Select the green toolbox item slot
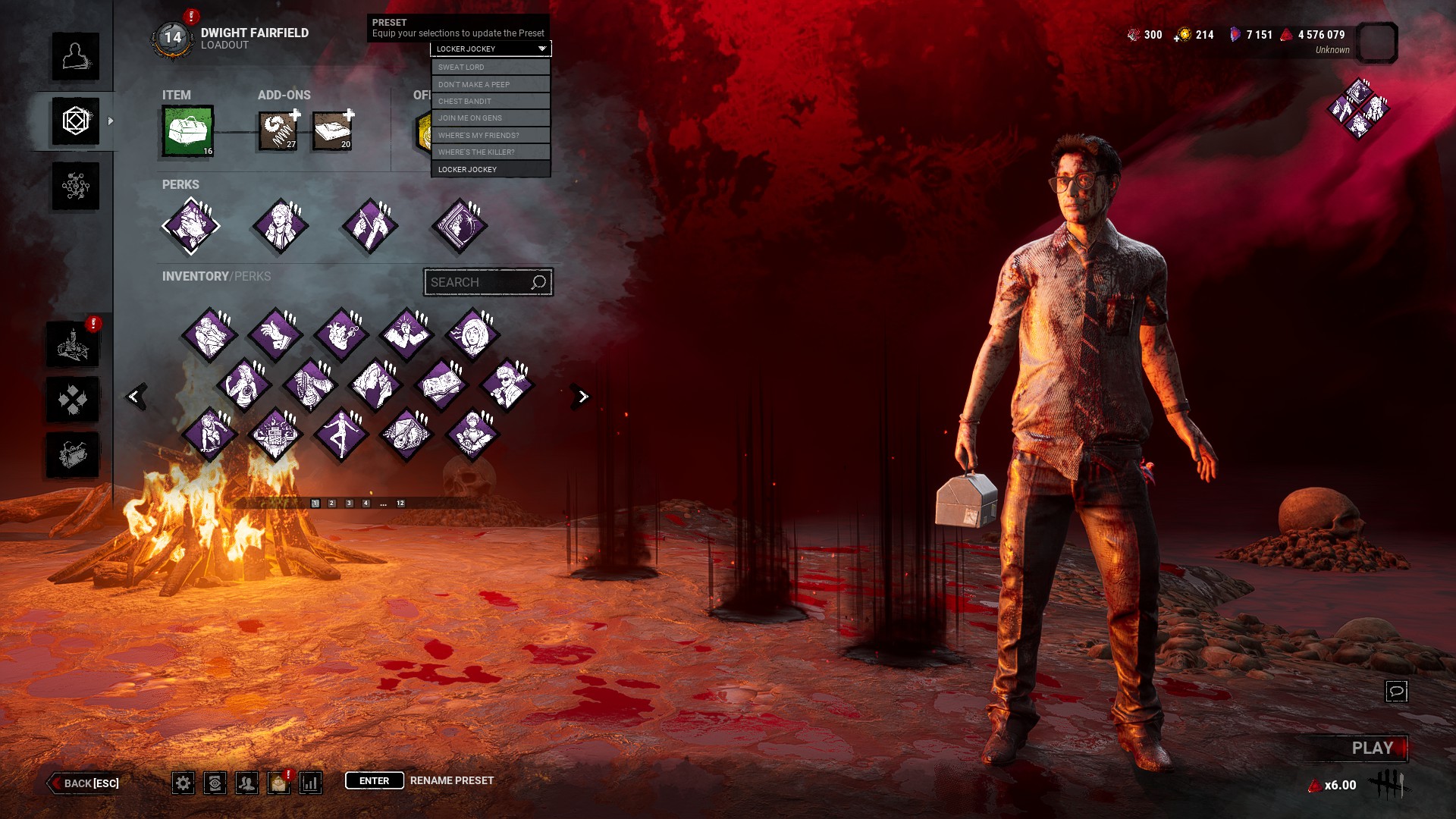Image resolution: width=1456 pixels, height=819 pixels. point(187,131)
